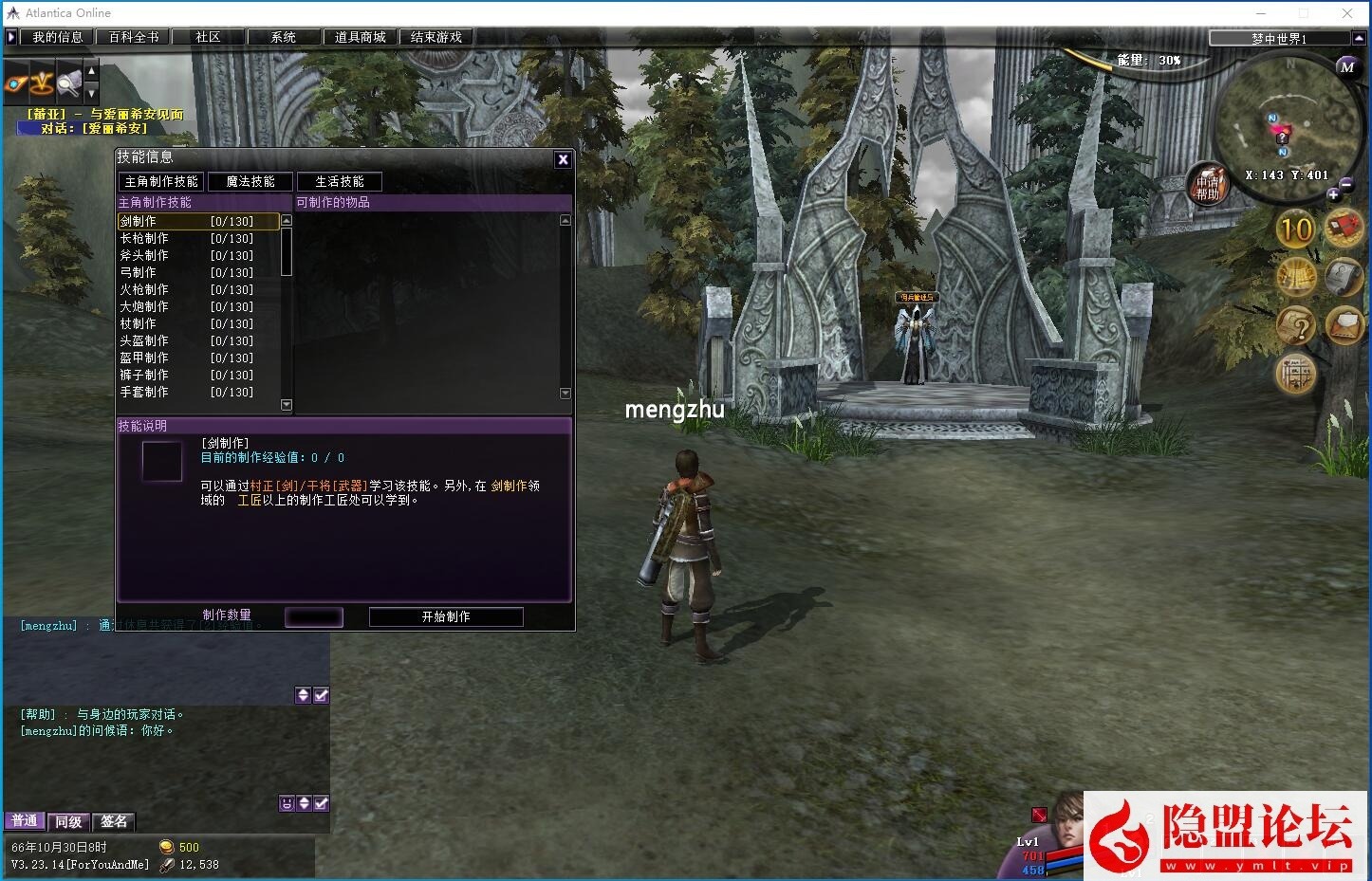1372x881 pixels.
Task: Close the Atlantica Online window
Action: 1347,13
